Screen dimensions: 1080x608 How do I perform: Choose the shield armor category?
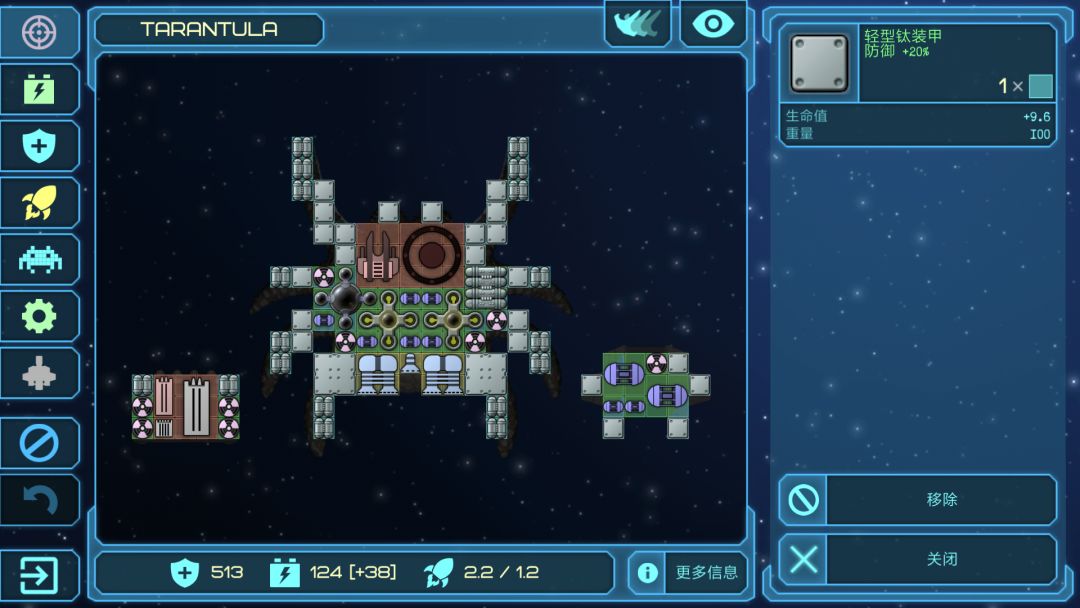39,146
